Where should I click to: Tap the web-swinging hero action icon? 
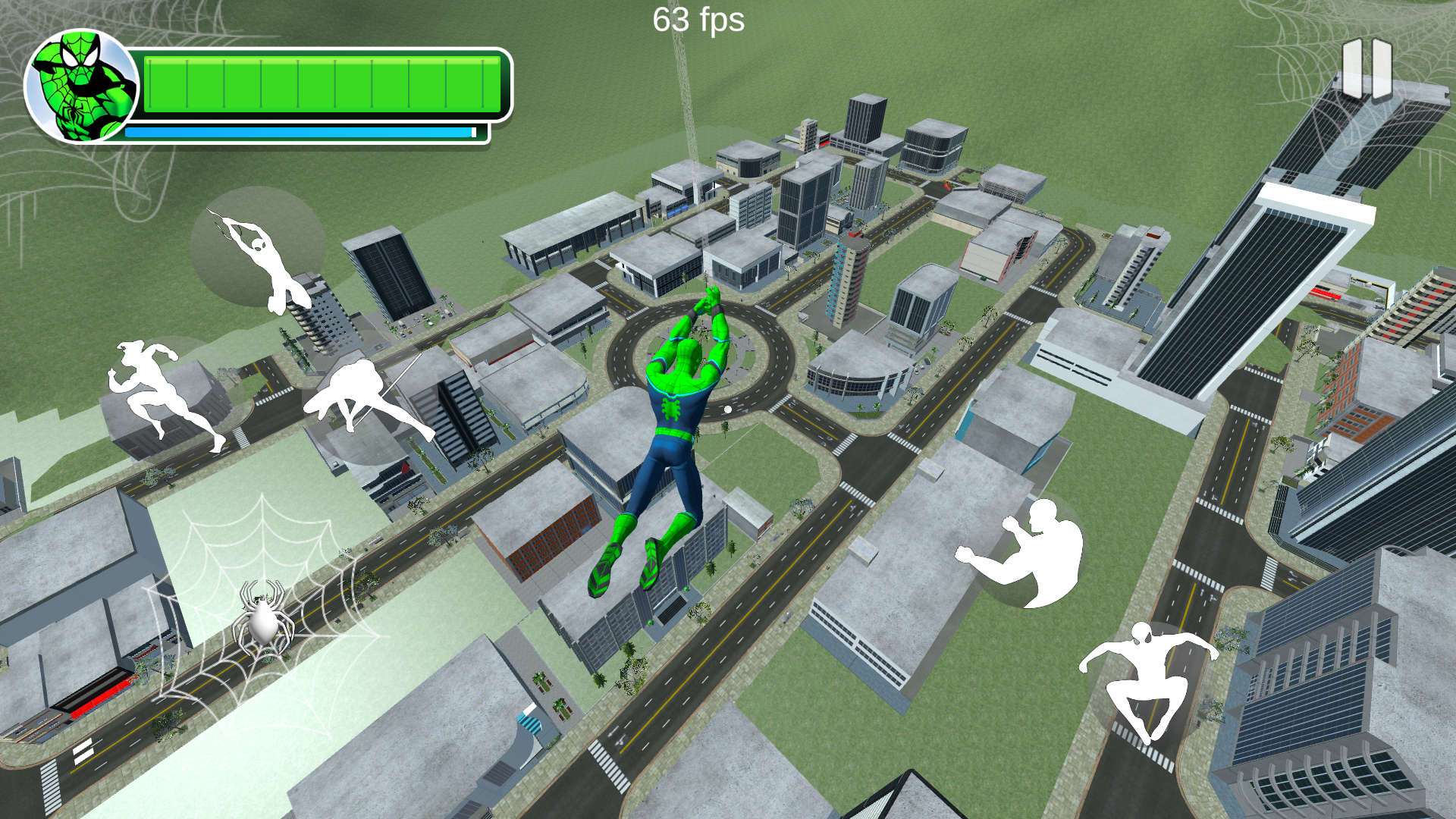[x=265, y=258]
